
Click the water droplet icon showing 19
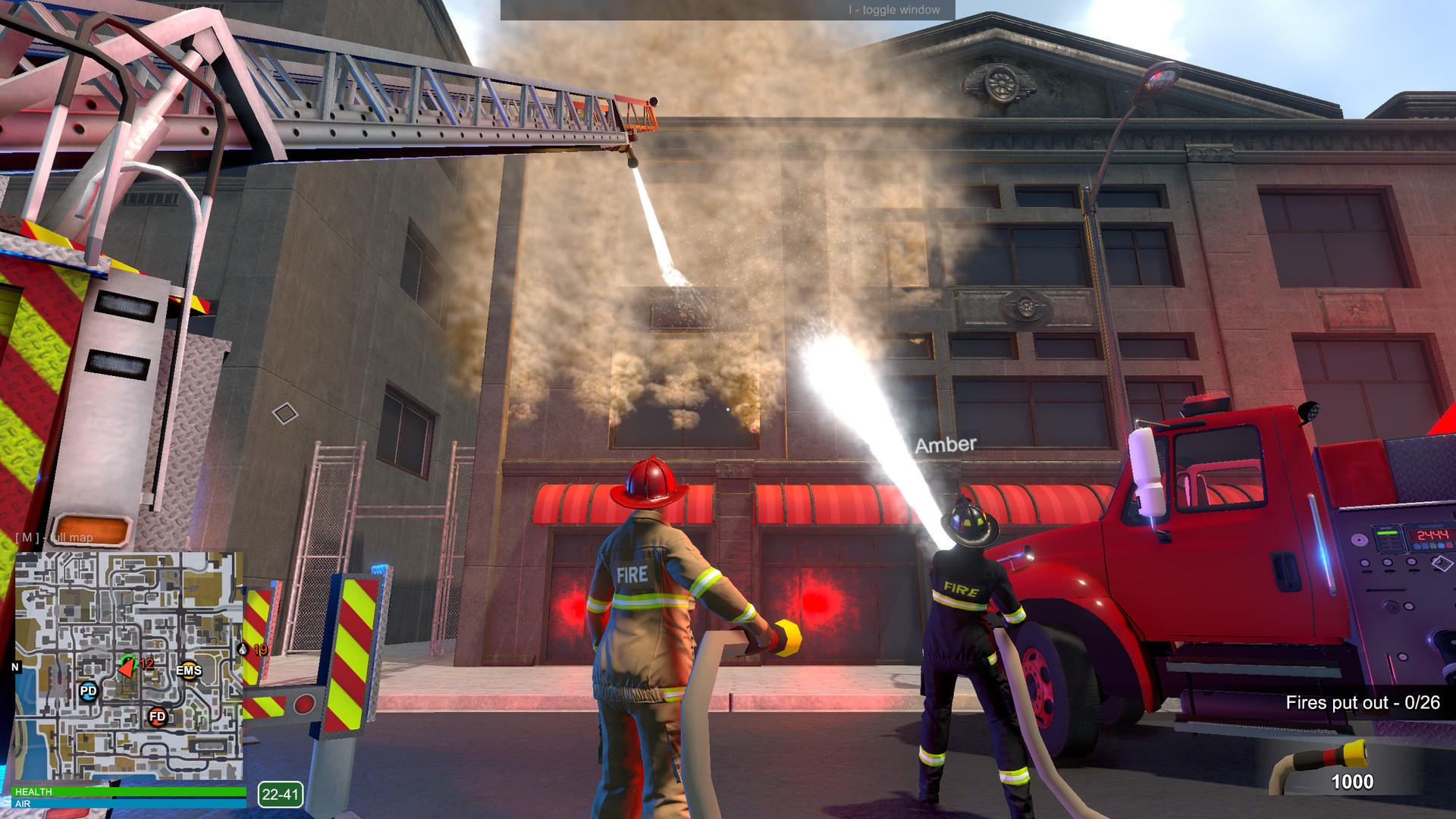pyautogui.click(x=243, y=650)
